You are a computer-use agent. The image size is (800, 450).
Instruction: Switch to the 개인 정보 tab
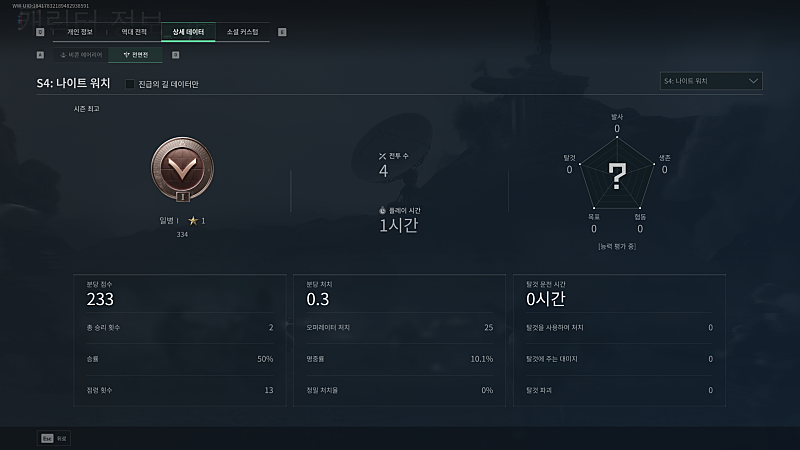(x=79, y=32)
